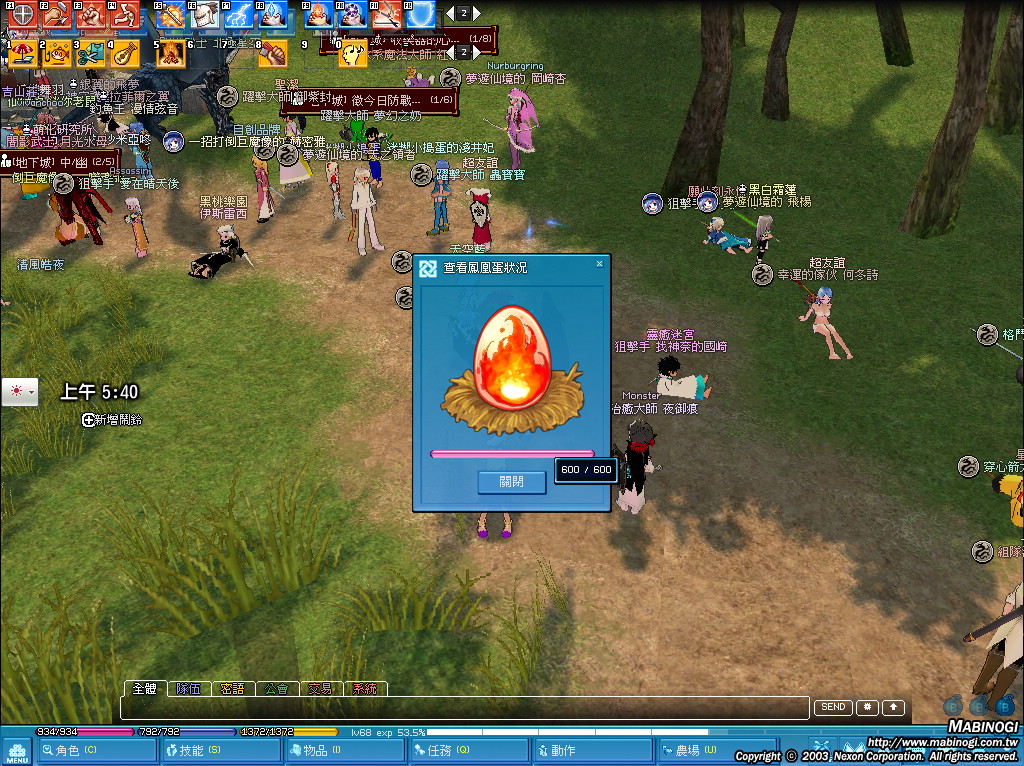Switch chat to the 公會 guild tab
This screenshot has width=1024, height=766.
(277, 689)
